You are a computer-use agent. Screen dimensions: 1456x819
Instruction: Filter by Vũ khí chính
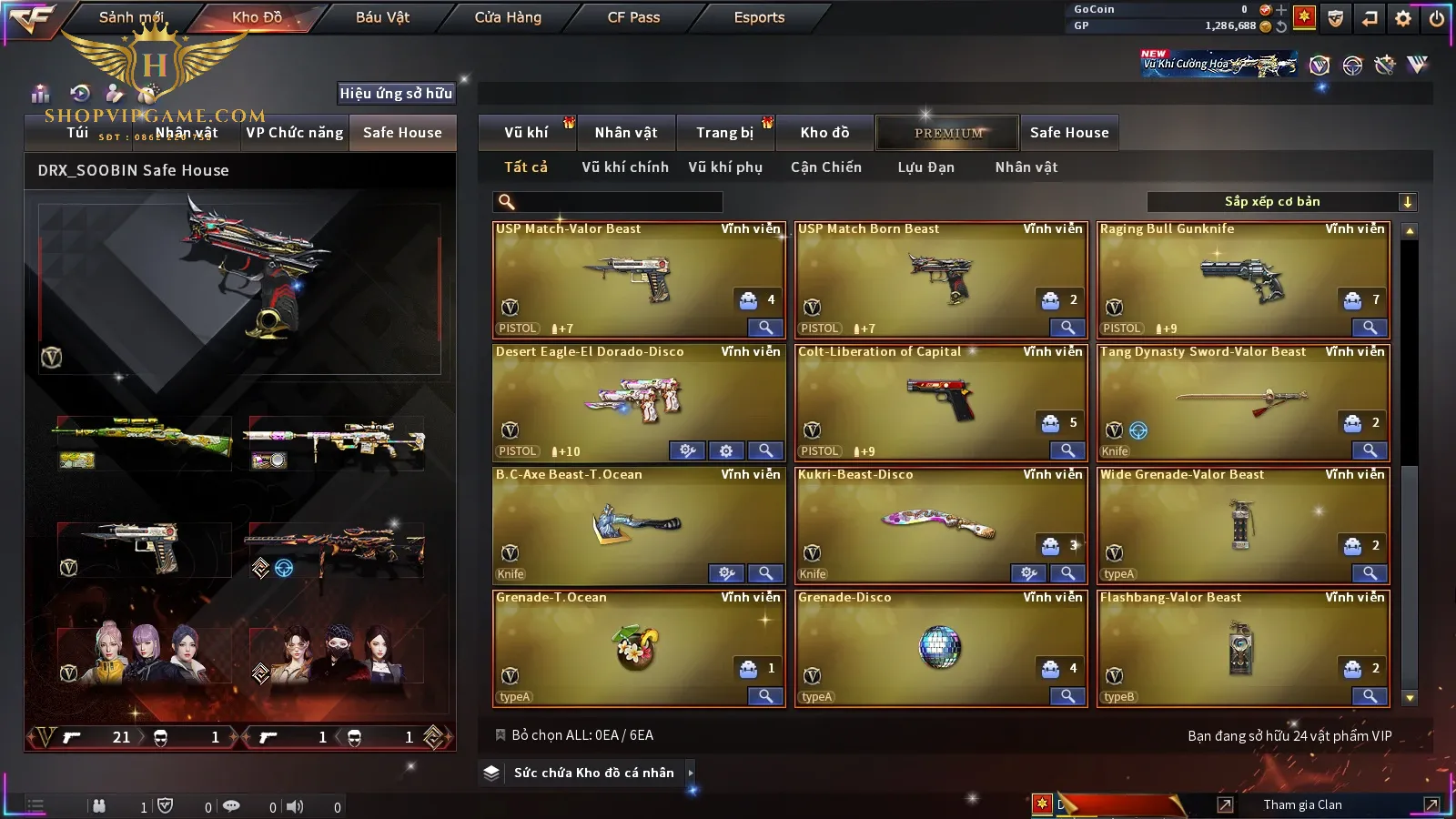[x=624, y=167]
